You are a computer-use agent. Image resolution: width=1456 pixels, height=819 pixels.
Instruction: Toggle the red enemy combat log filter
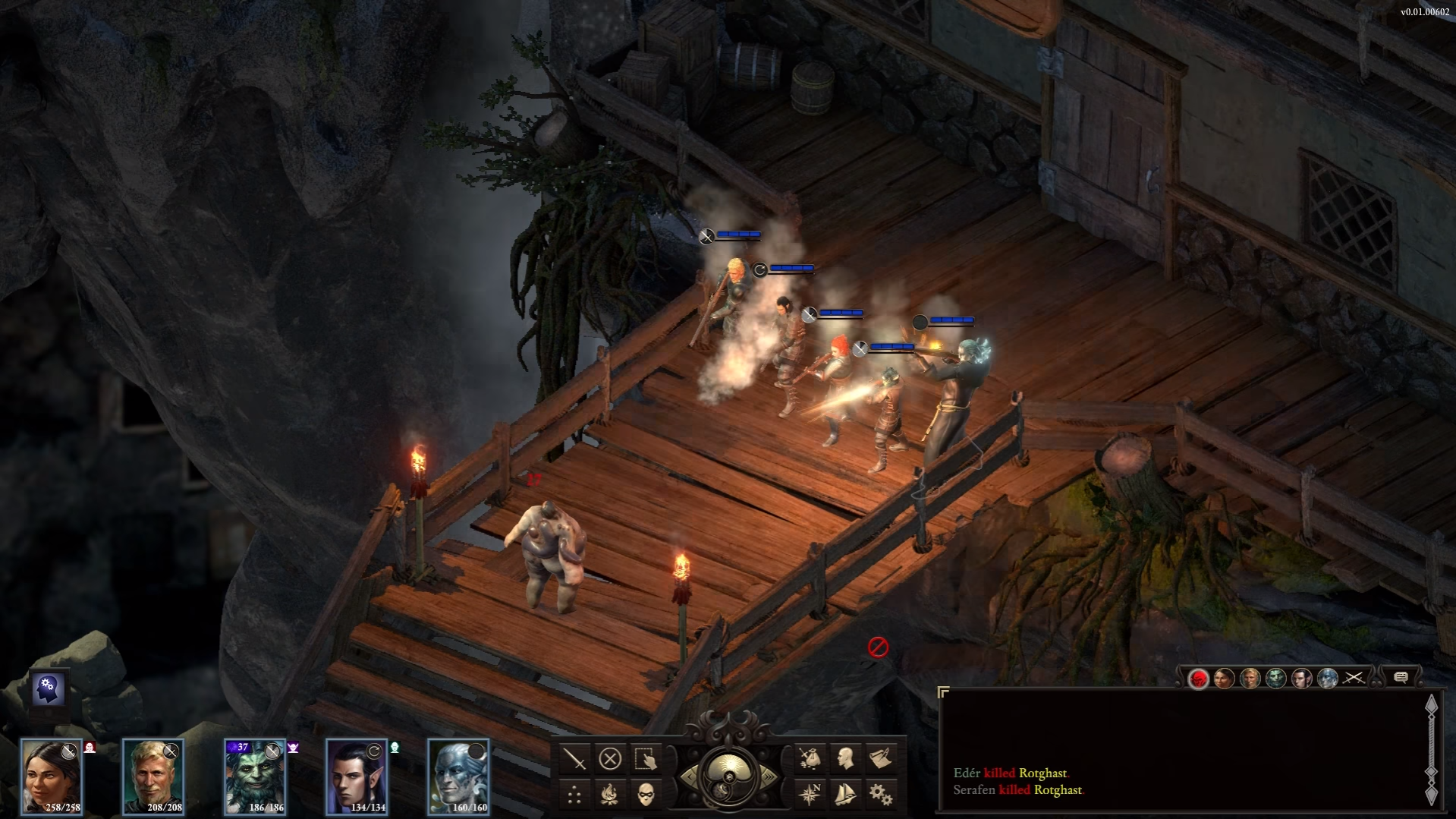coord(1198,678)
